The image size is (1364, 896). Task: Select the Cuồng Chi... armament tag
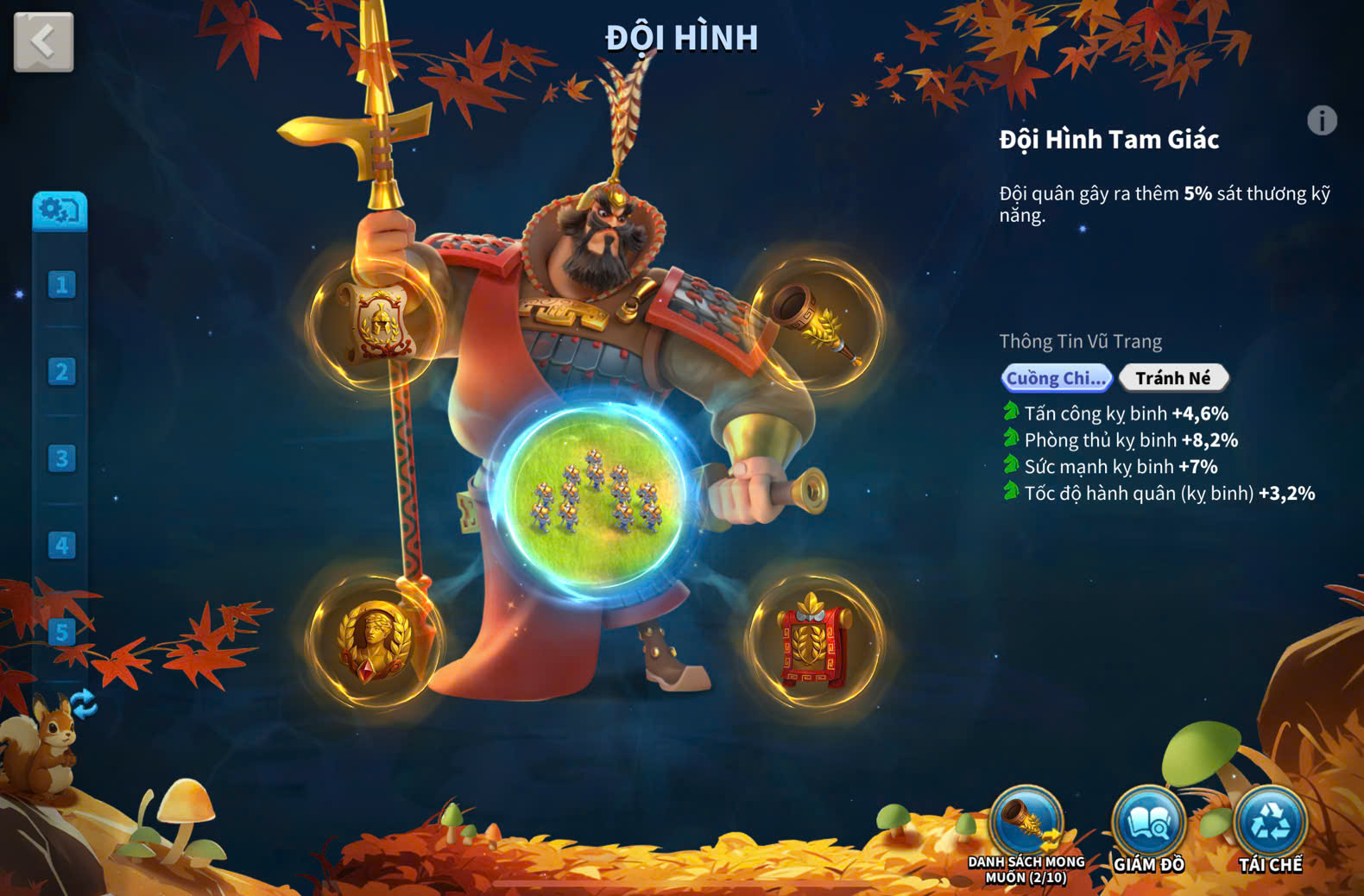[1056, 378]
